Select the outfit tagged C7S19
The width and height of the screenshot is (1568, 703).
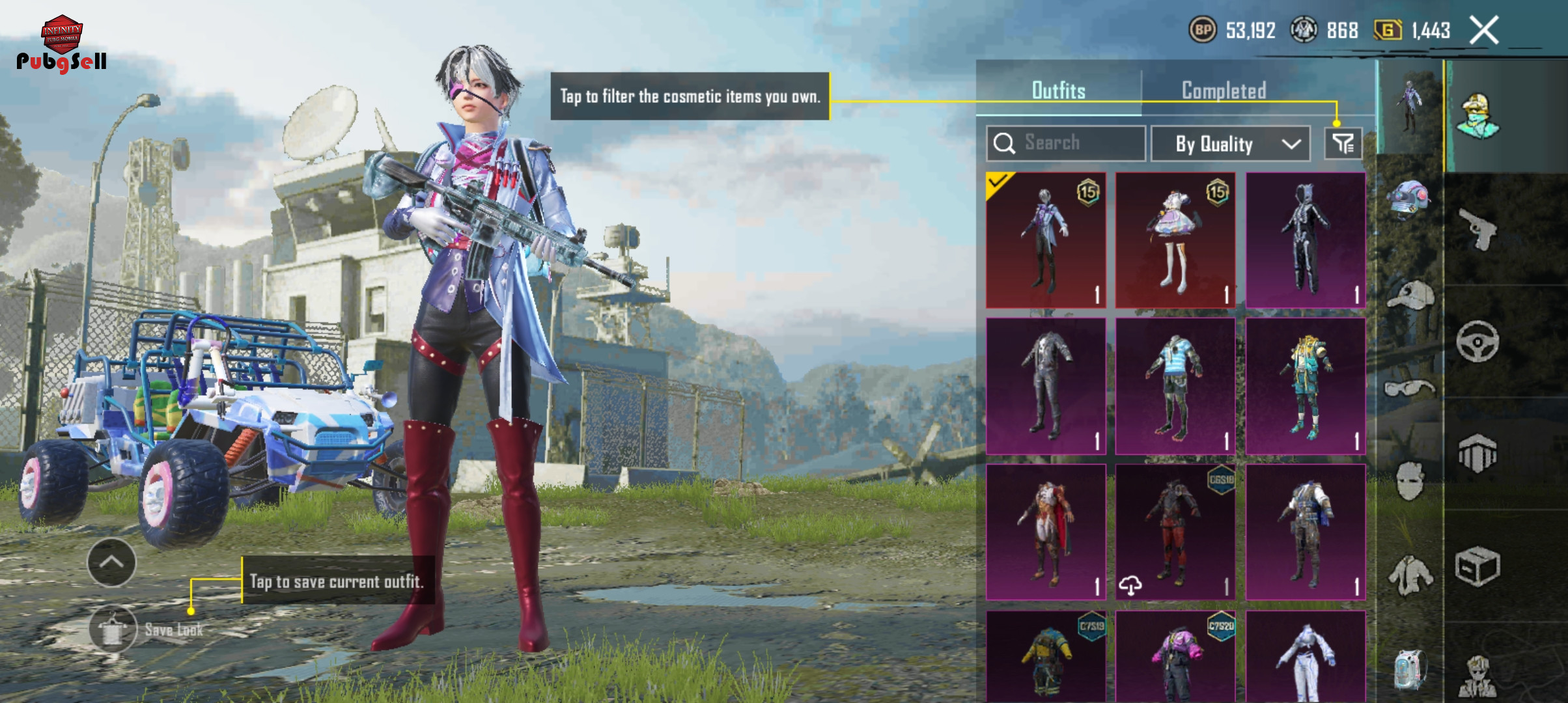(x=1046, y=656)
